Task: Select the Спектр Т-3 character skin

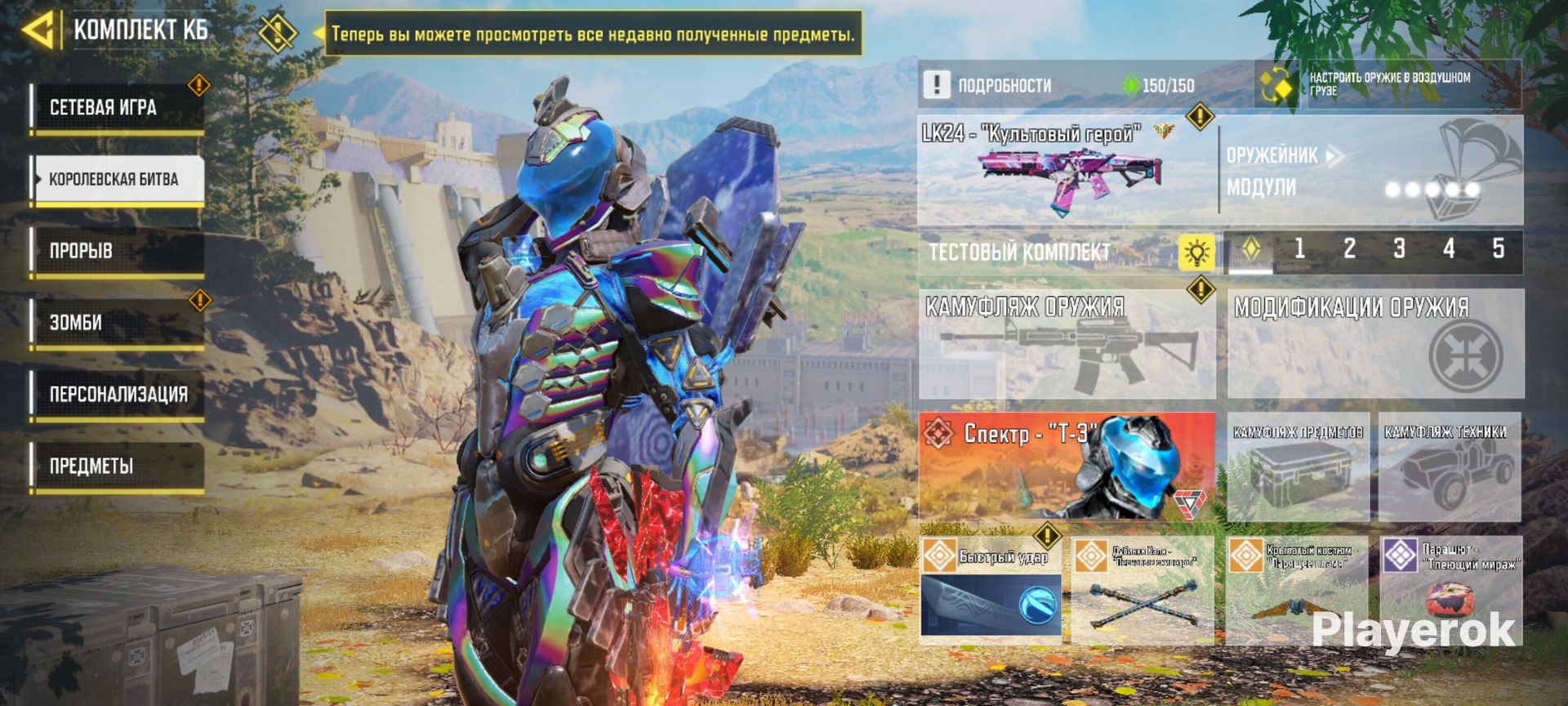Action: click(1066, 466)
